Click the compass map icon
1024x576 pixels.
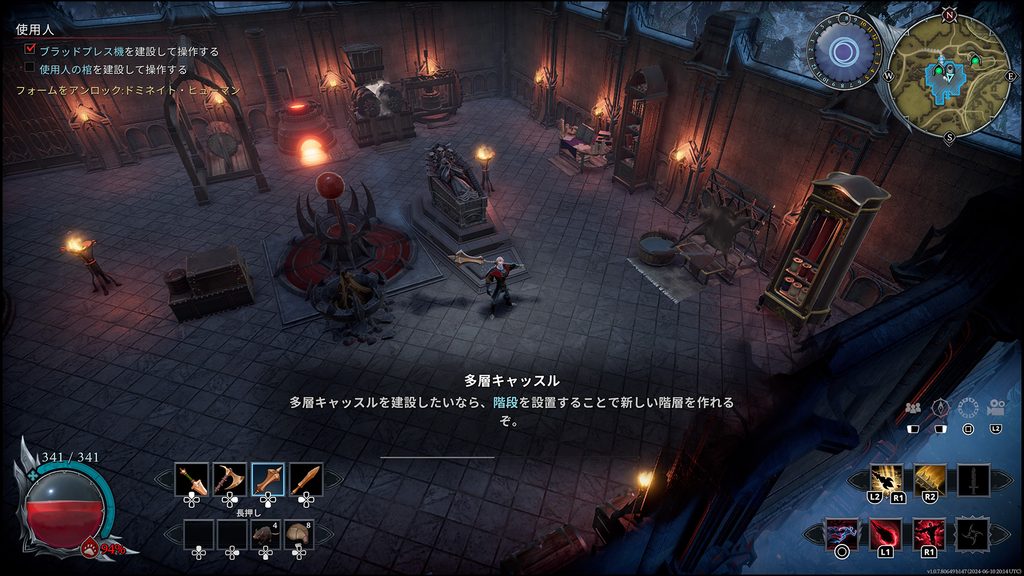940,408
